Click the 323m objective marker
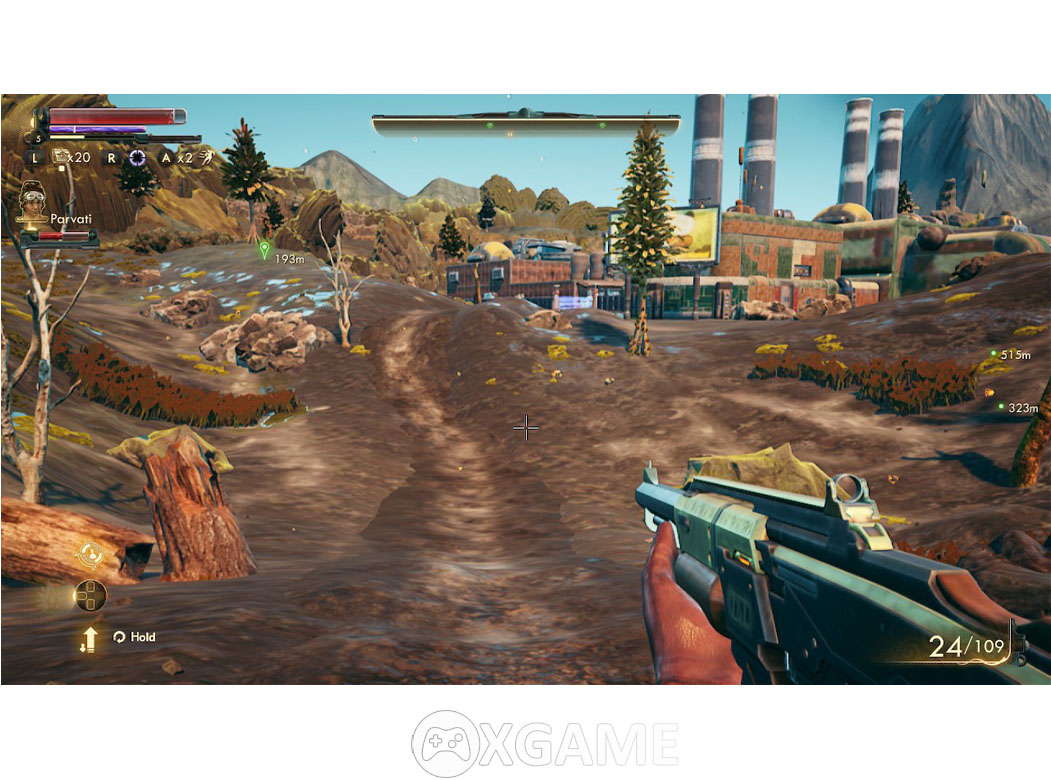This screenshot has height=780, width=1051. pyautogui.click(x=1000, y=406)
